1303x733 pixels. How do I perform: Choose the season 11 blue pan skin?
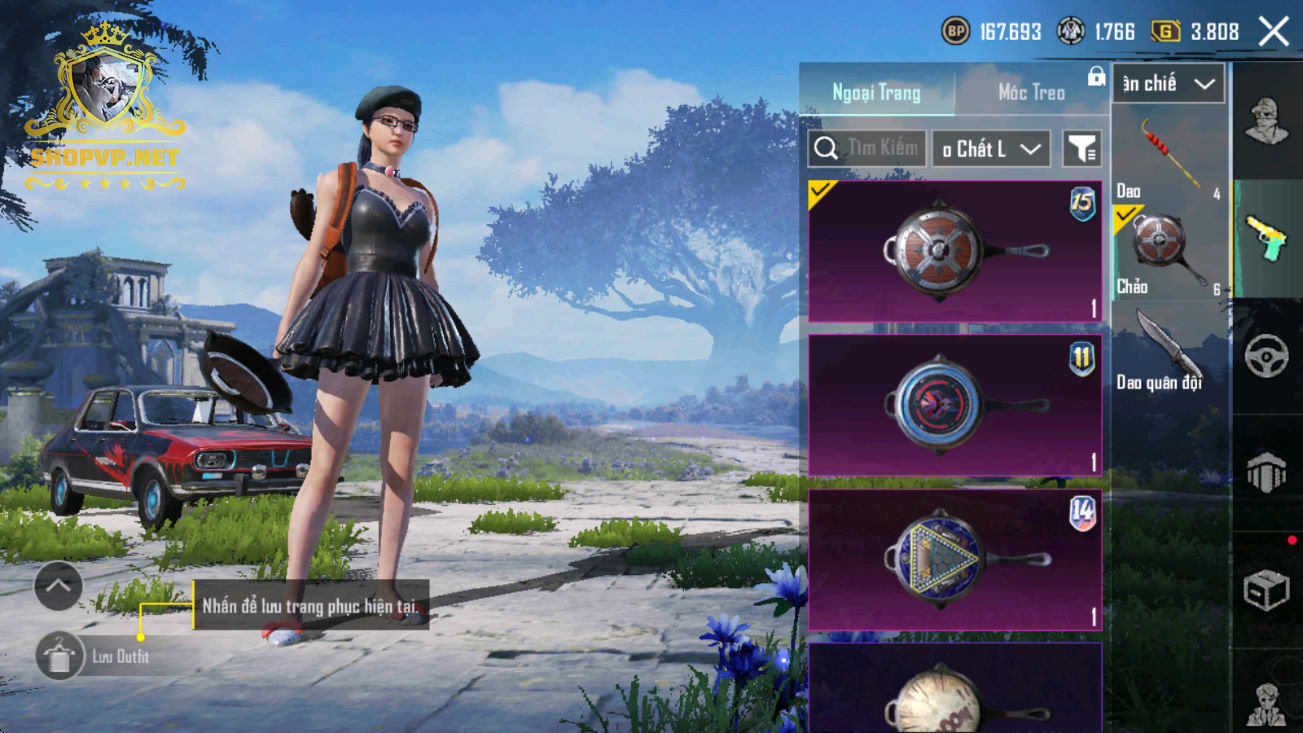click(x=955, y=405)
